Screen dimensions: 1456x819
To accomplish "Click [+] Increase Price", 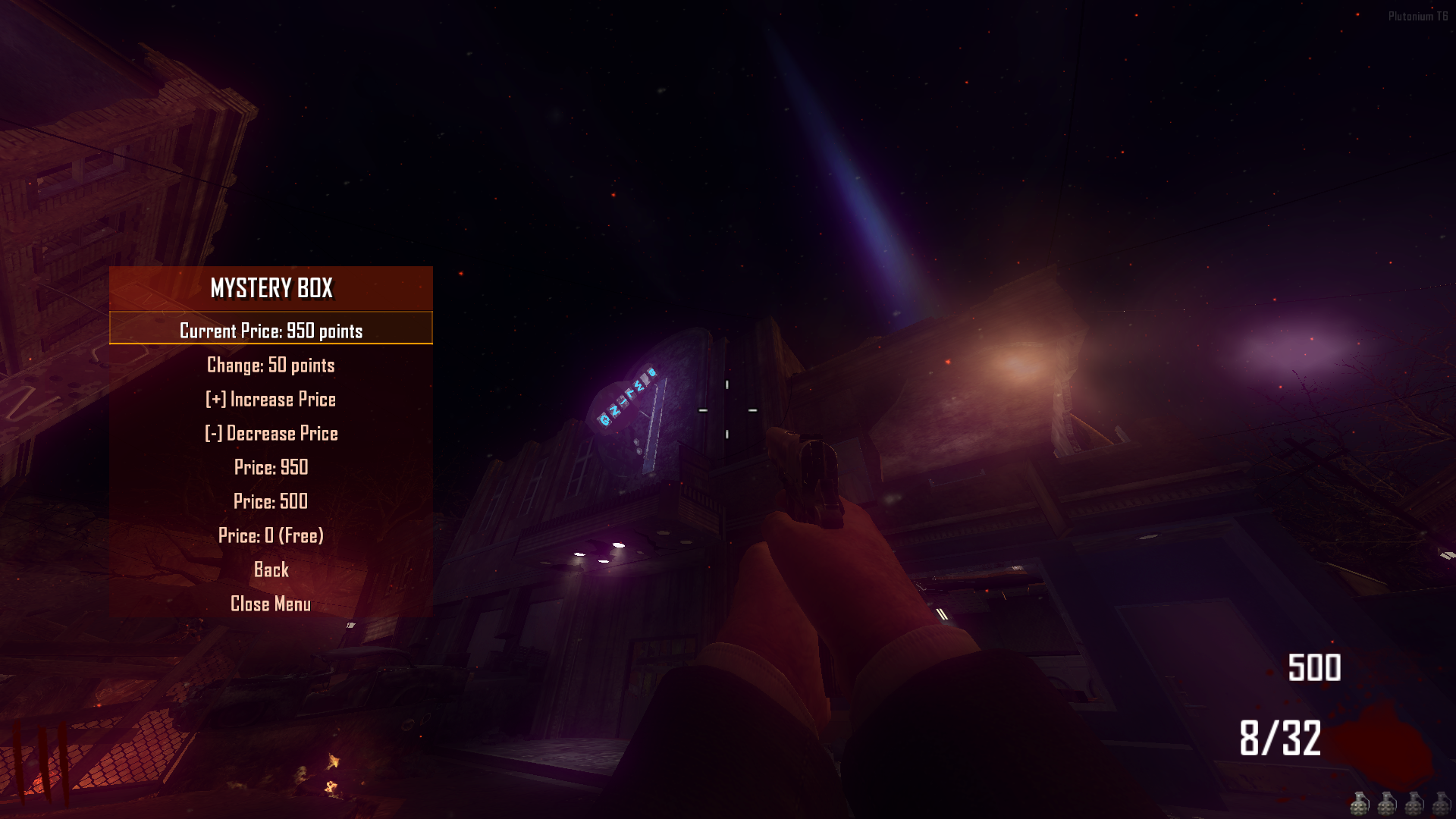I will tap(270, 399).
